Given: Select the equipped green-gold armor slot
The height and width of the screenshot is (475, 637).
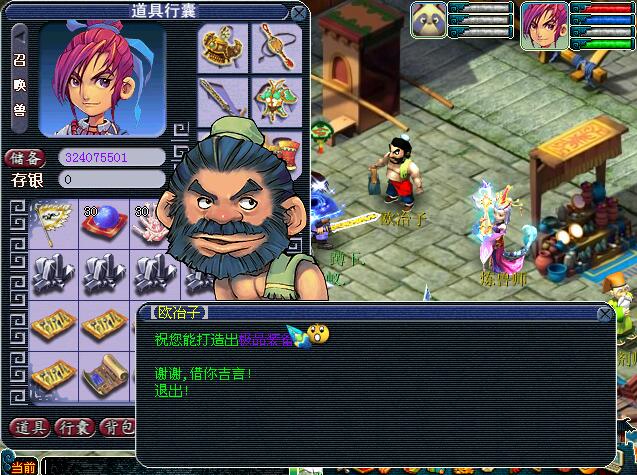Looking at the screenshot, I should (x=276, y=99).
